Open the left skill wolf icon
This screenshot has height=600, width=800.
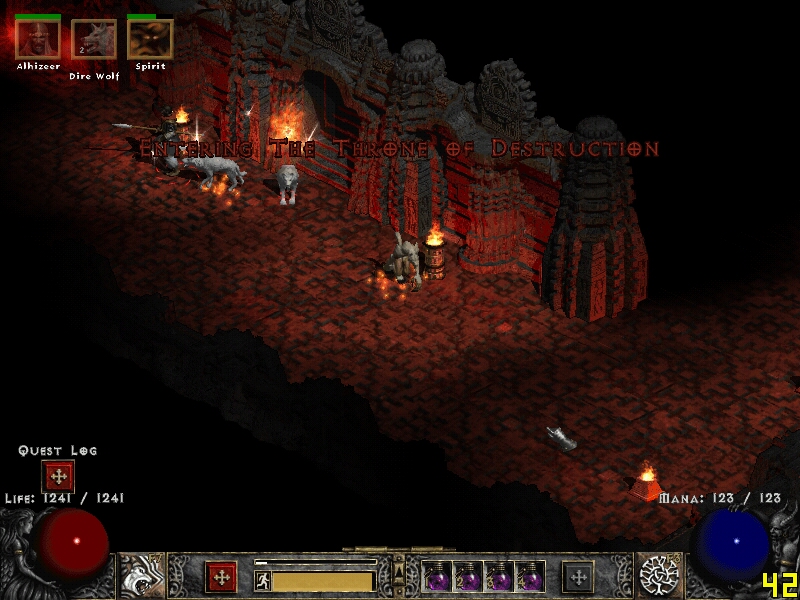coord(141,577)
